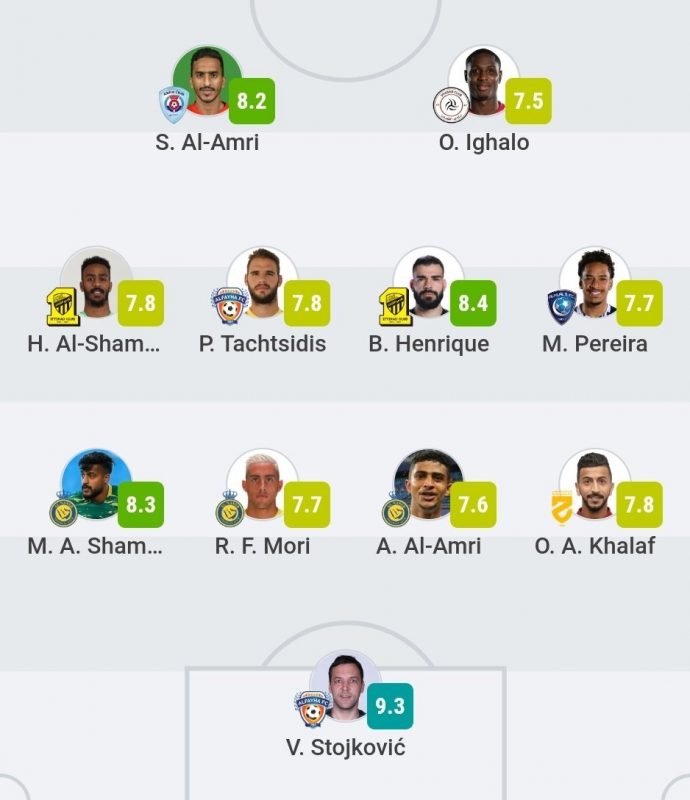Viewport: 690px width, 800px height.
Task: Choose B. Henrique rated 8.4
Action: point(428,284)
